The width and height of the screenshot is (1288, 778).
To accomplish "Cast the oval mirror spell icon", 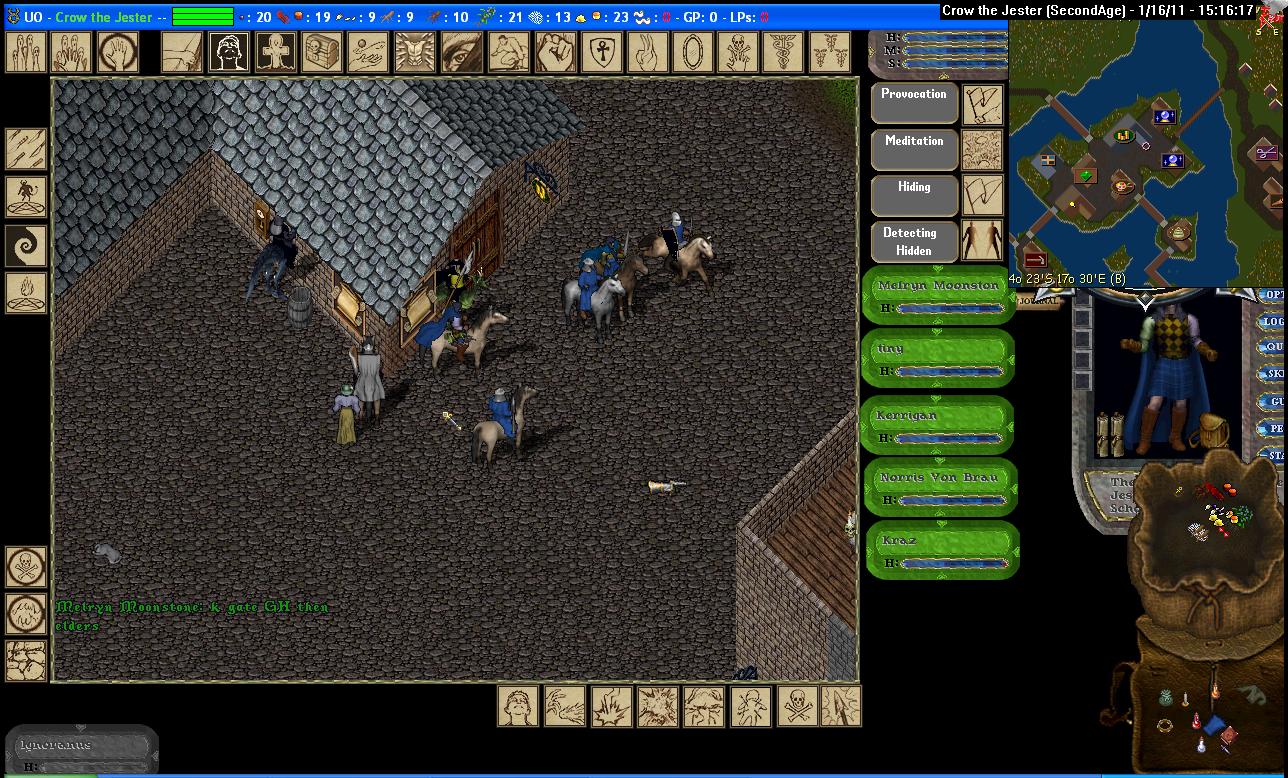I will coord(690,52).
